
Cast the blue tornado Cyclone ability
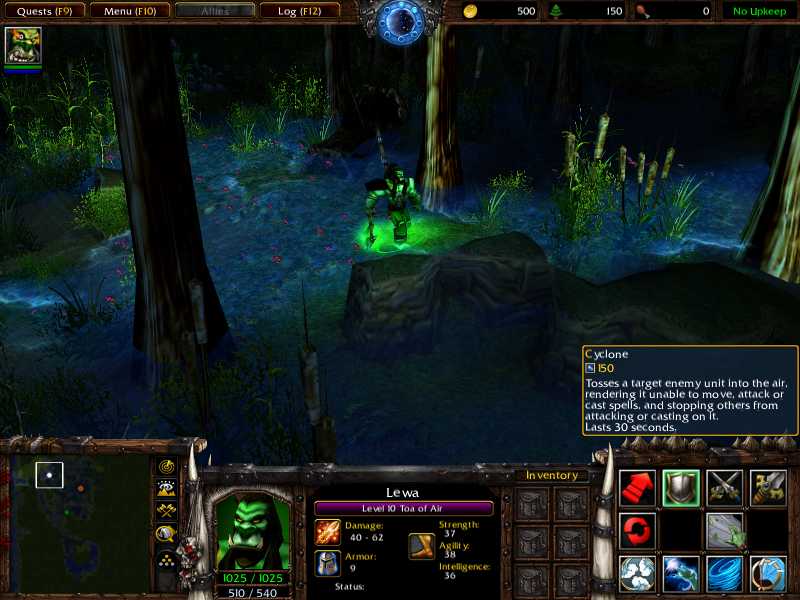pos(725,574)
